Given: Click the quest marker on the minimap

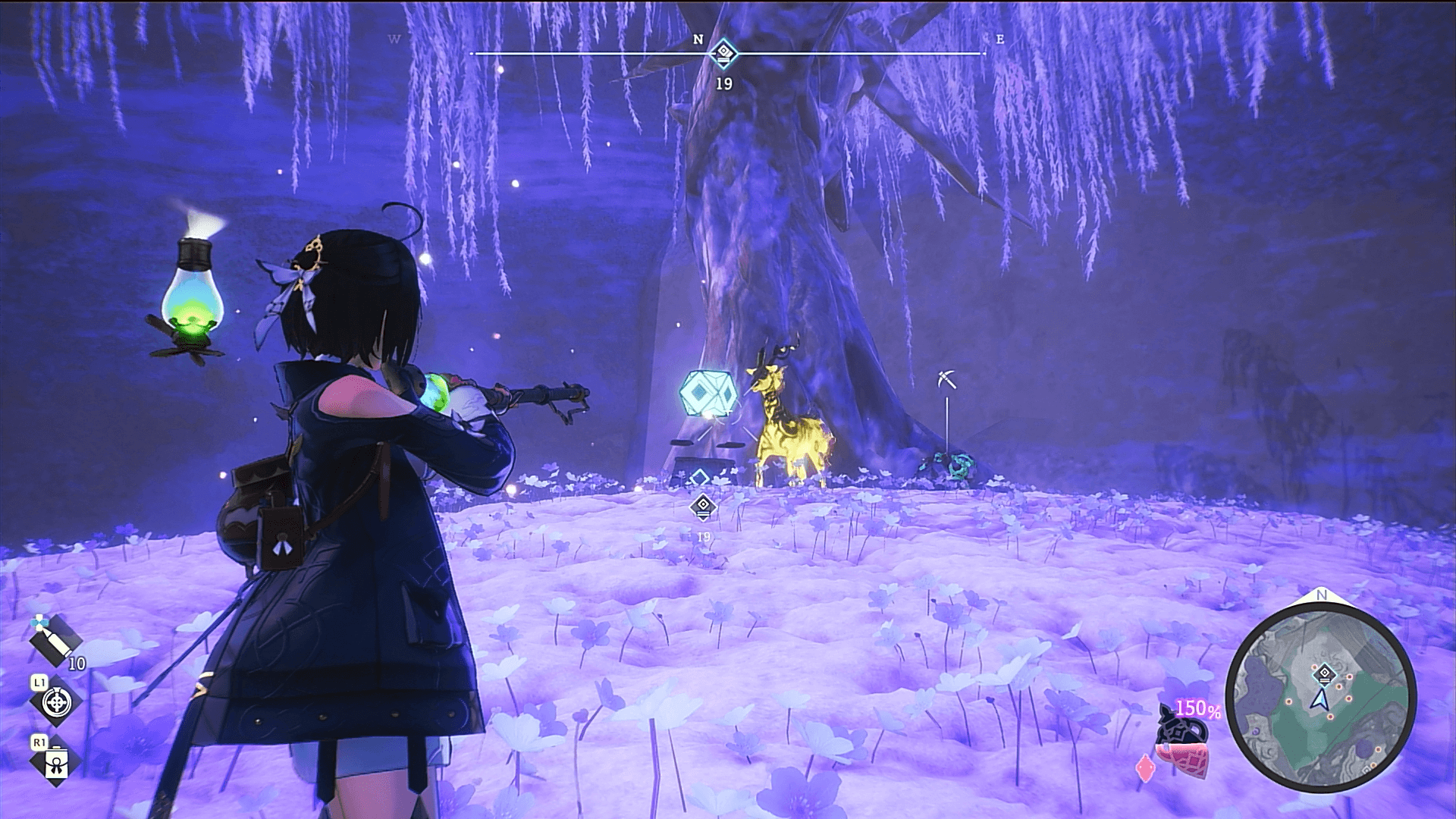Looking at the screenshot, I should [x=1324, y=673].
